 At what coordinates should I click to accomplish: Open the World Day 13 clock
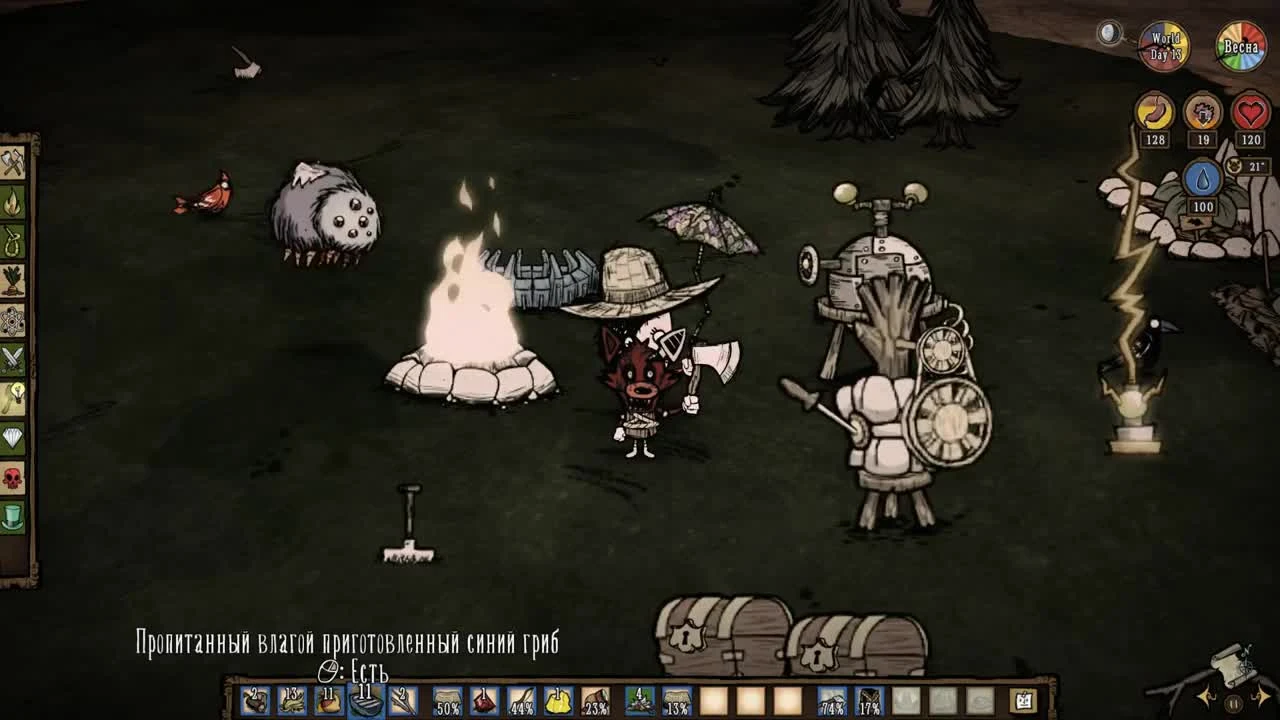click(x=1163, y=45)
